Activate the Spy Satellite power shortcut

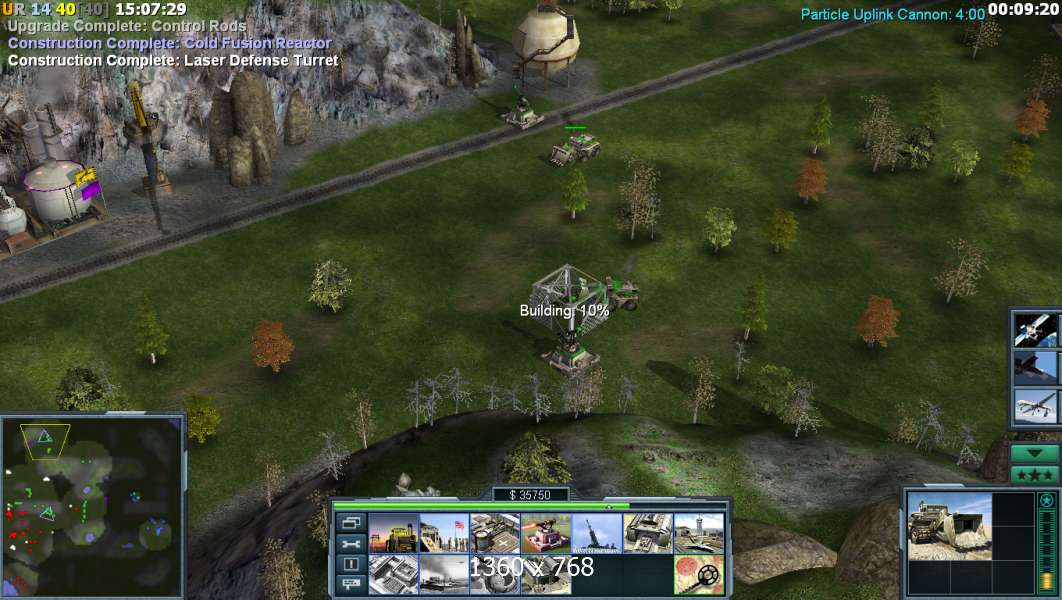(x=1035, y=329)
